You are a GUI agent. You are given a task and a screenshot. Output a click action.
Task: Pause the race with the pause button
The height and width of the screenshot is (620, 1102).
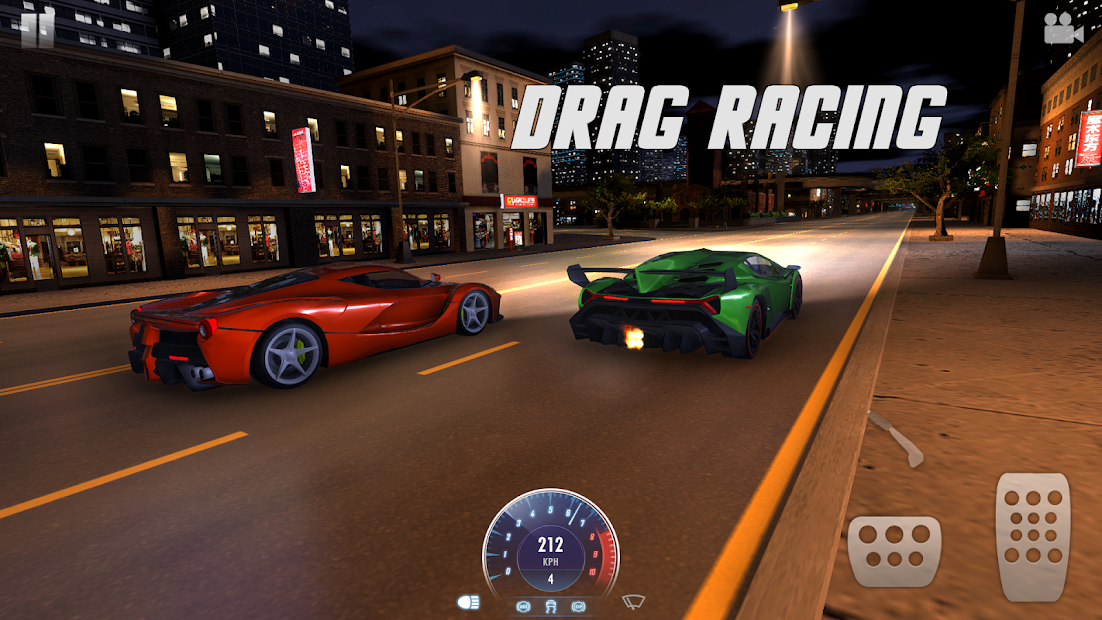(38, 28)
